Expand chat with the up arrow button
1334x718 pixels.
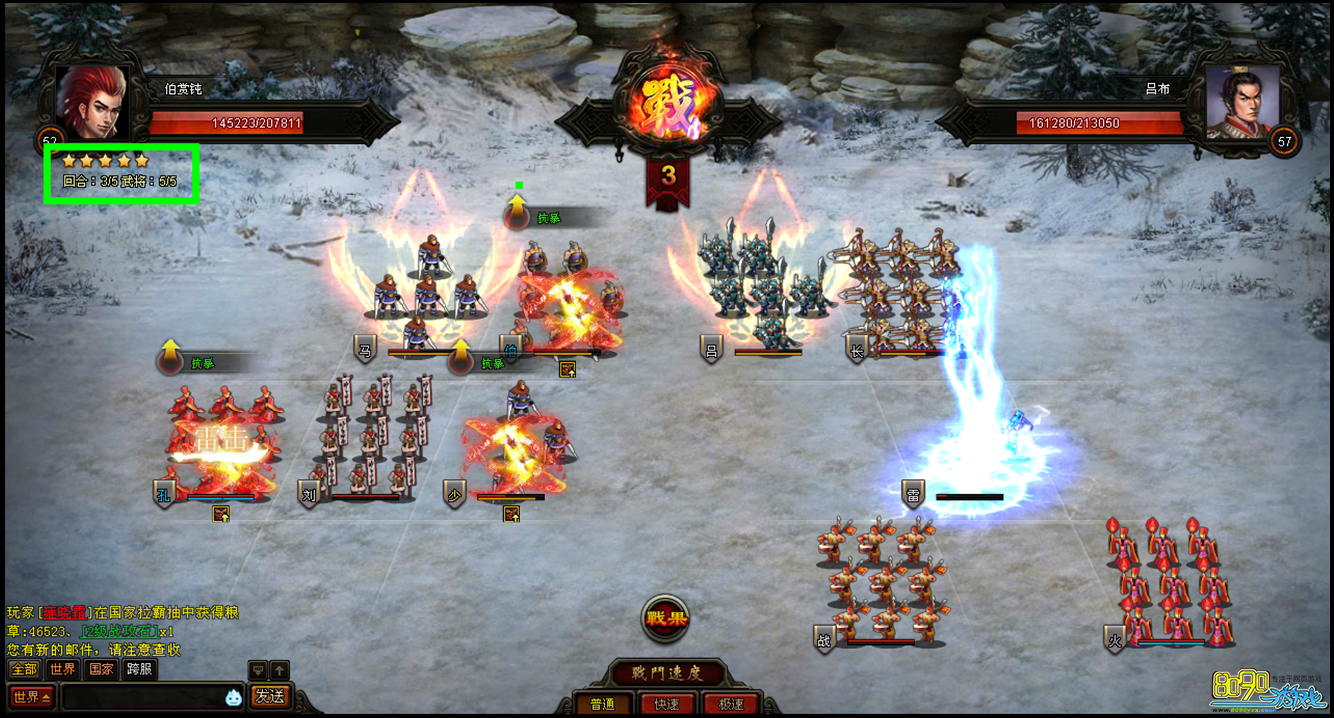(x=280, y=670)
